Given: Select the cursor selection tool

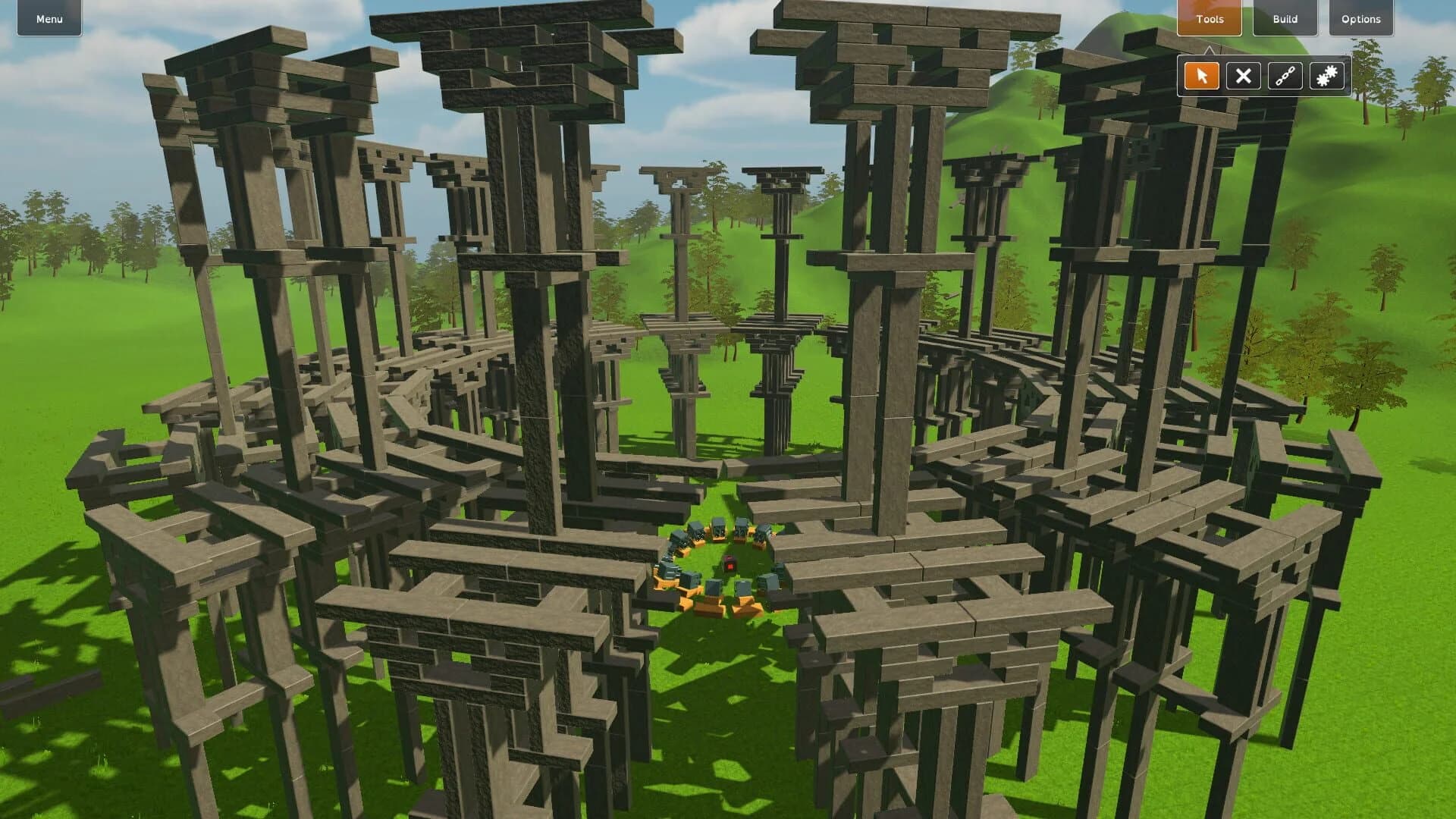Looking at the screenshot, I should [1201, 75].
